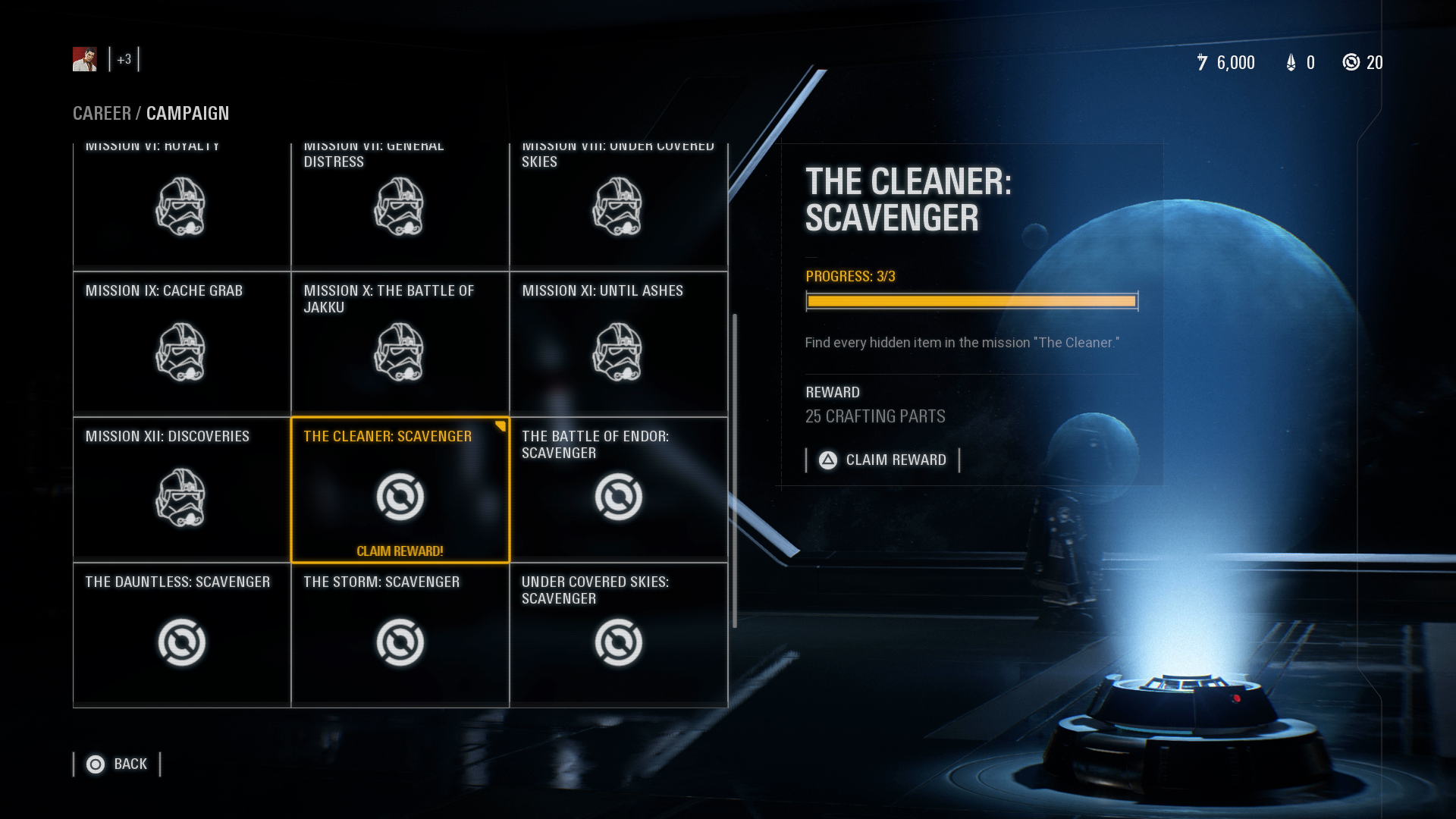Click the progress bar showing 3/3

971,301
